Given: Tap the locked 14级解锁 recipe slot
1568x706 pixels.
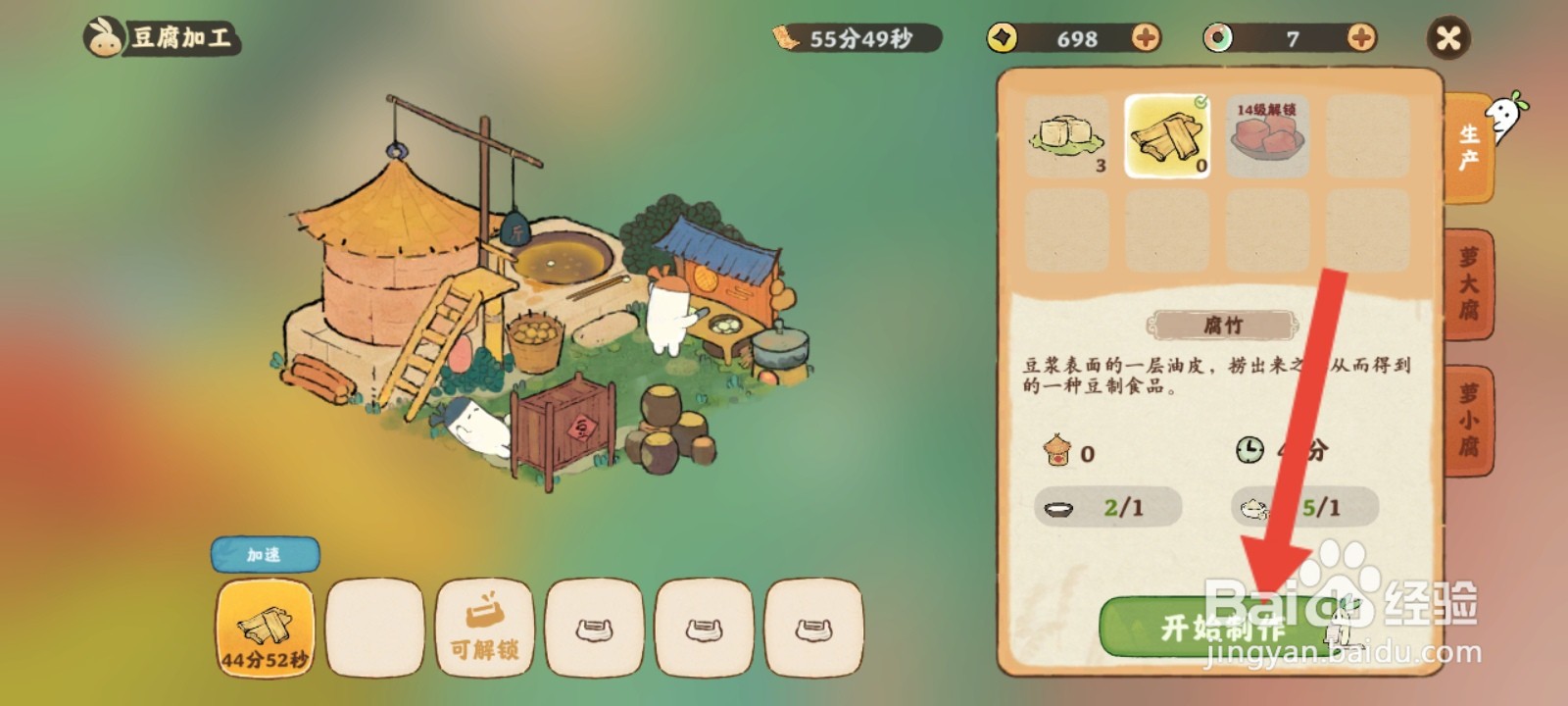Looking at the screenshot, I should (1268, 135).
